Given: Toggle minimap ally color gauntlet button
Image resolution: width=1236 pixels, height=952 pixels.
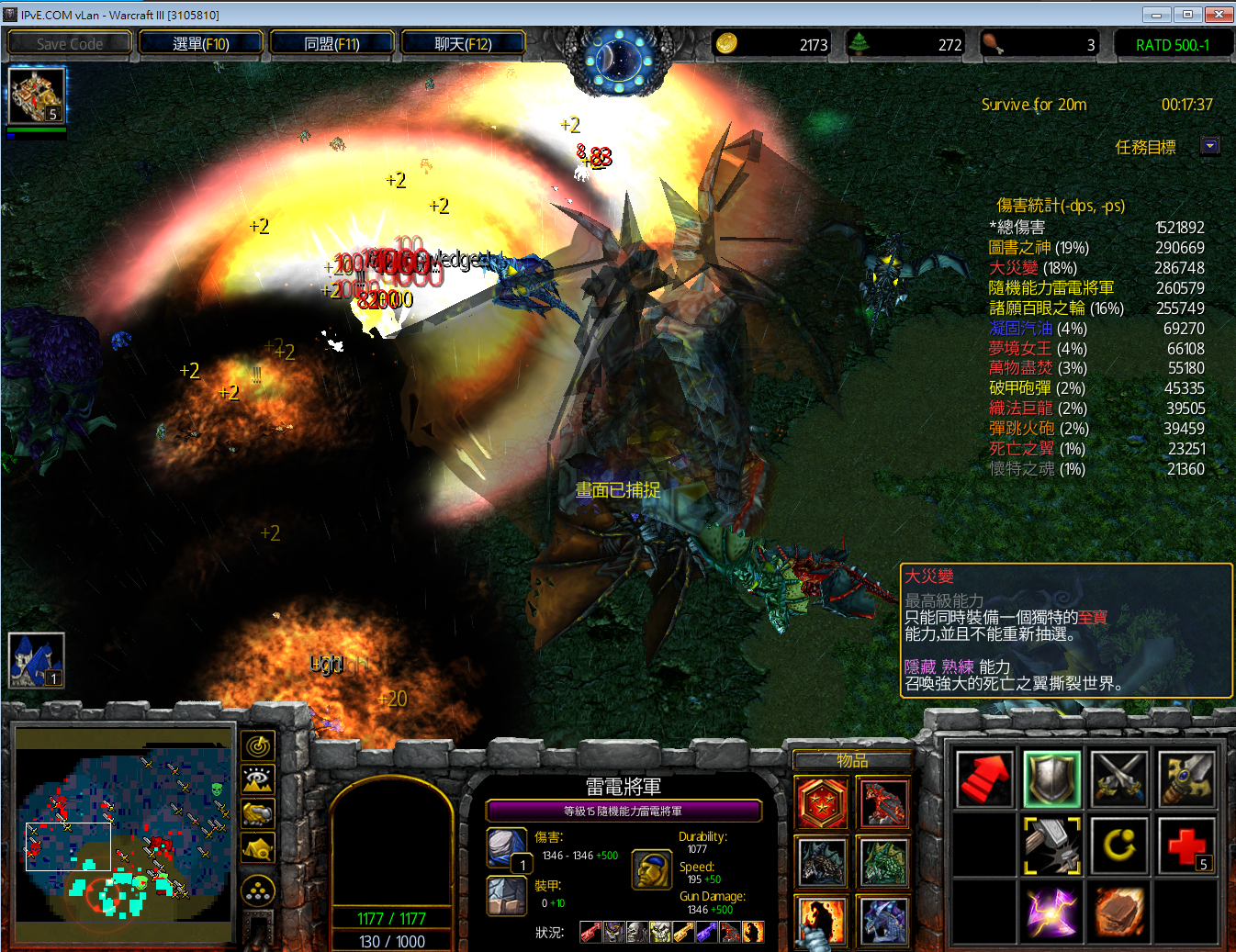Looking at the screenshot, I should (258, 813).
